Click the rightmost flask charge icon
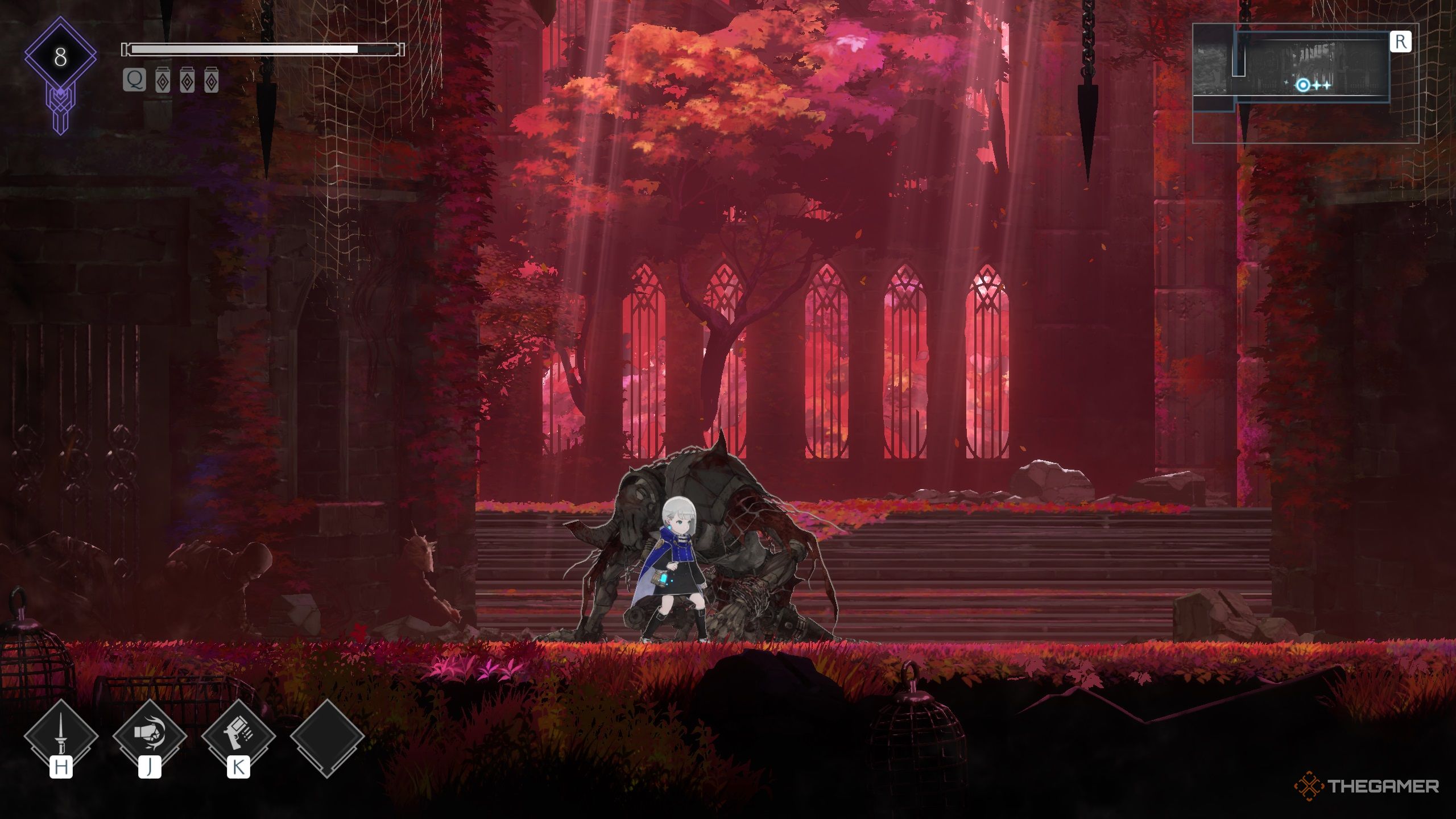This screenshot has height=819, width=1456. 211,81
